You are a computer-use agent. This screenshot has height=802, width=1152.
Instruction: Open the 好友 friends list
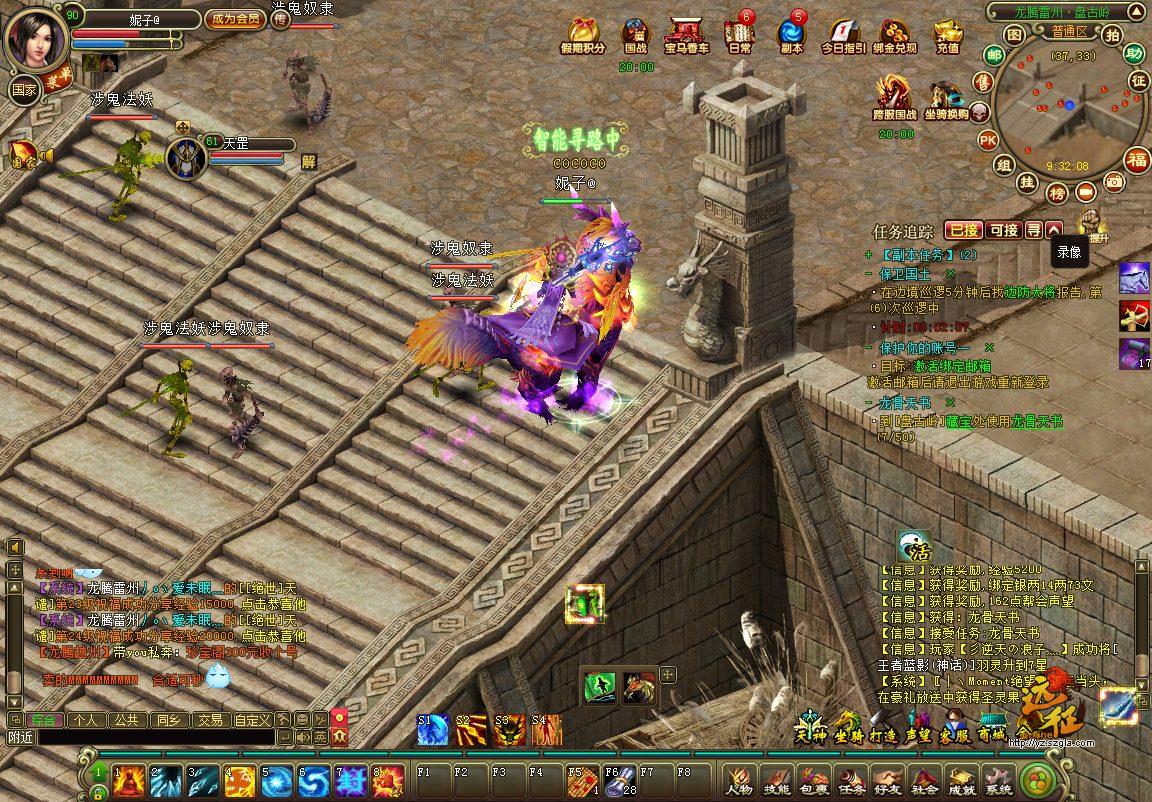[x=887, y=781]
